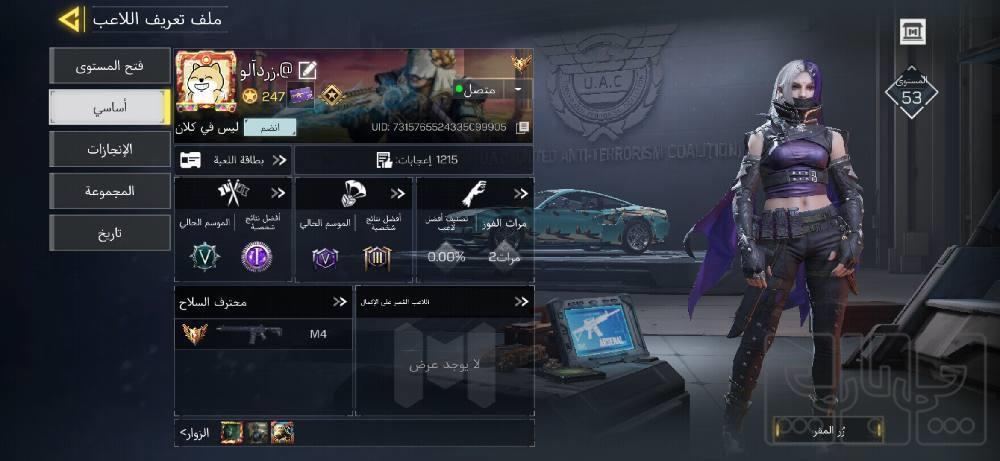This screenshot has height=461, width=1000.
Task: Expand the battle royale parachute stats panel
Action: 355,230
